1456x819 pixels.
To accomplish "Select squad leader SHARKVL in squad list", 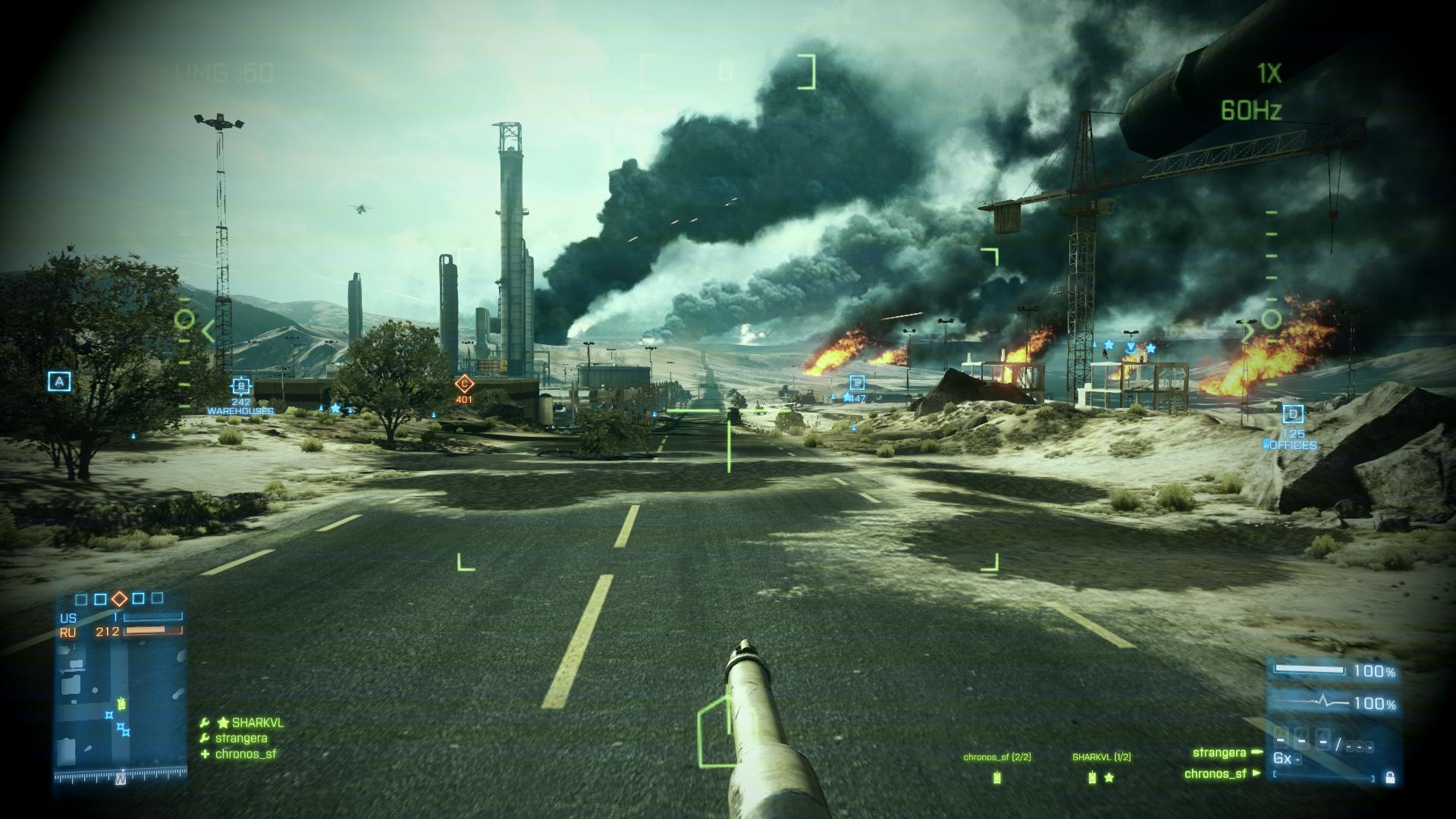I will click(257, 723).
